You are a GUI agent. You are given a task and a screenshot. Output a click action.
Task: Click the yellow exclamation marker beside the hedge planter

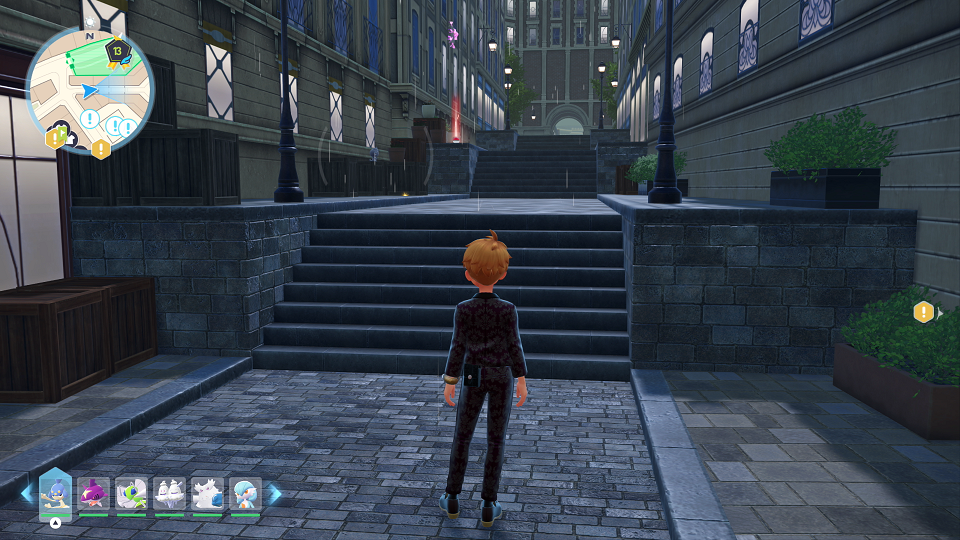coord(923,312)
